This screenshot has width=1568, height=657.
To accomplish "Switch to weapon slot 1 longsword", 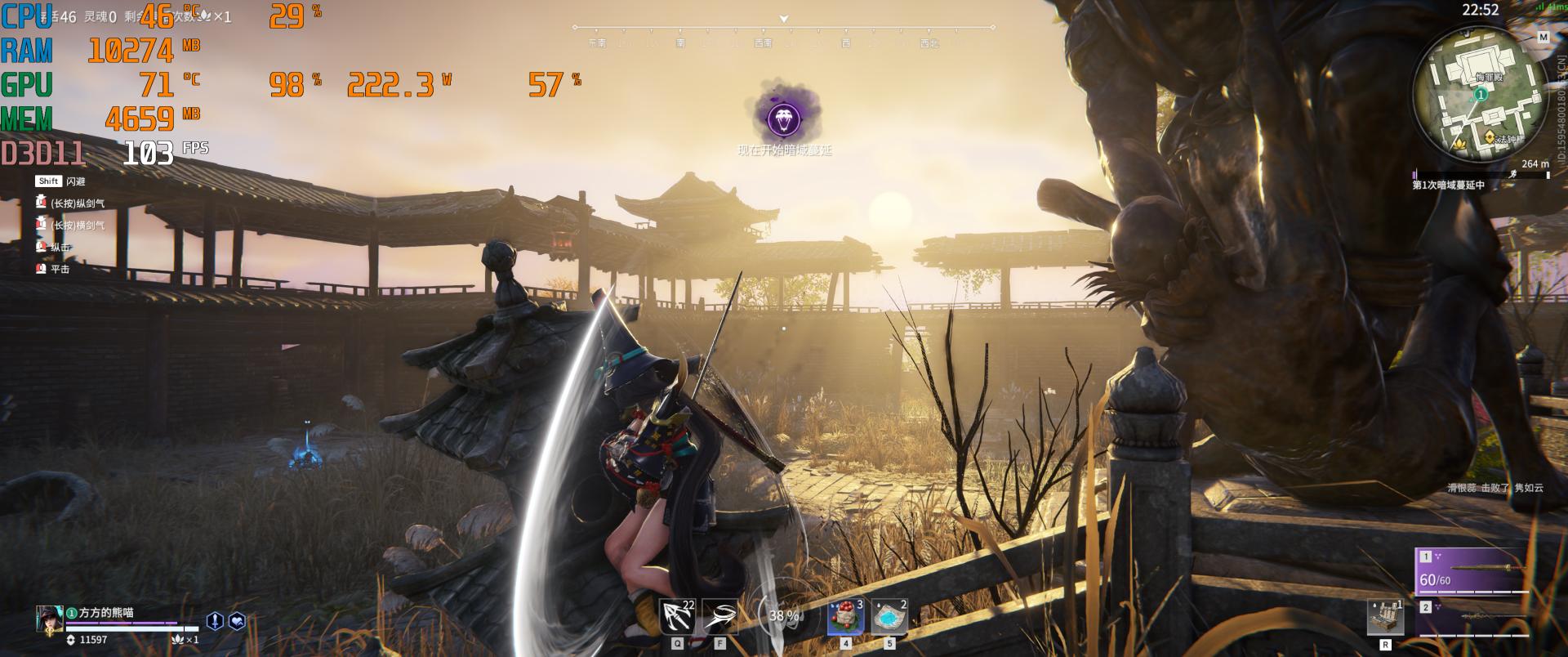I will (x=1472, y=571).
